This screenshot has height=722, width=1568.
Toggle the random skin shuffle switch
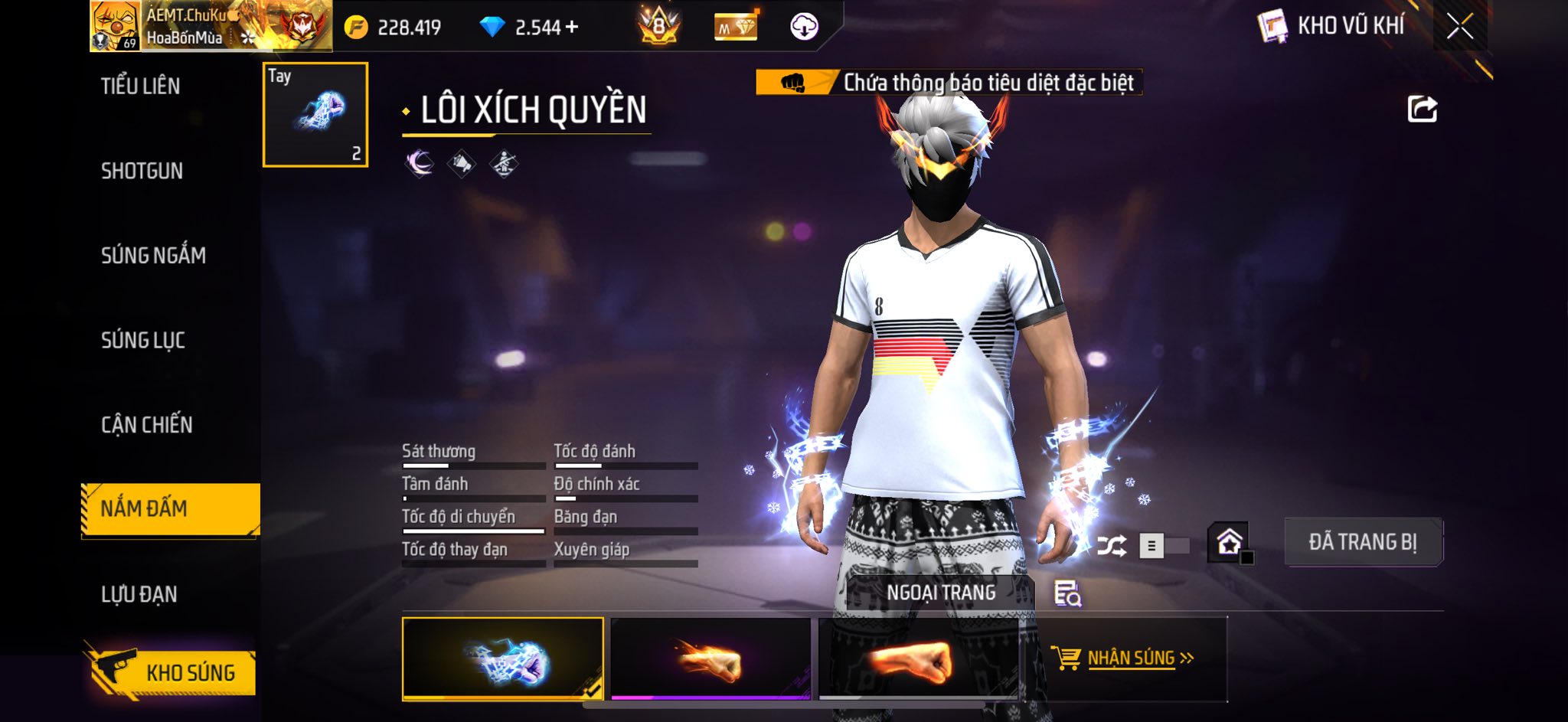[1164, 546]
